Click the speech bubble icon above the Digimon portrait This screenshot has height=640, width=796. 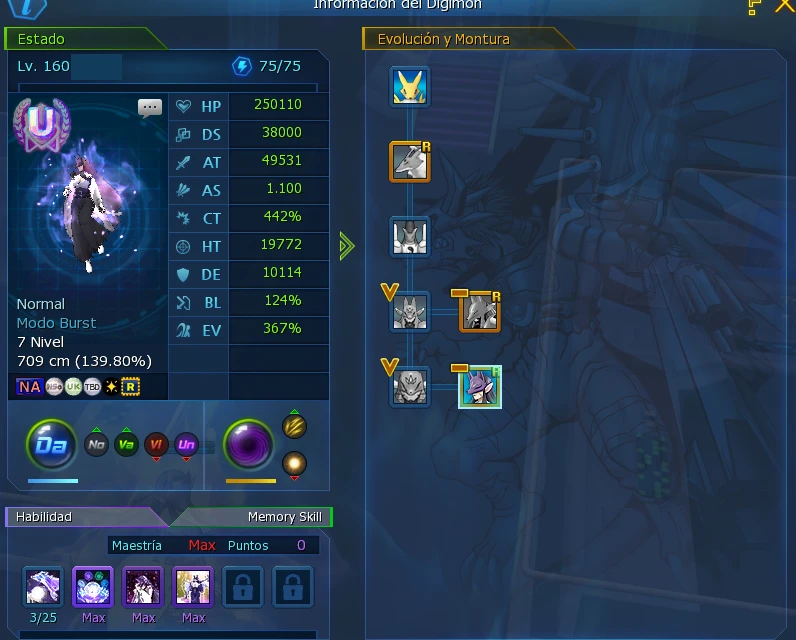point(150,108)
